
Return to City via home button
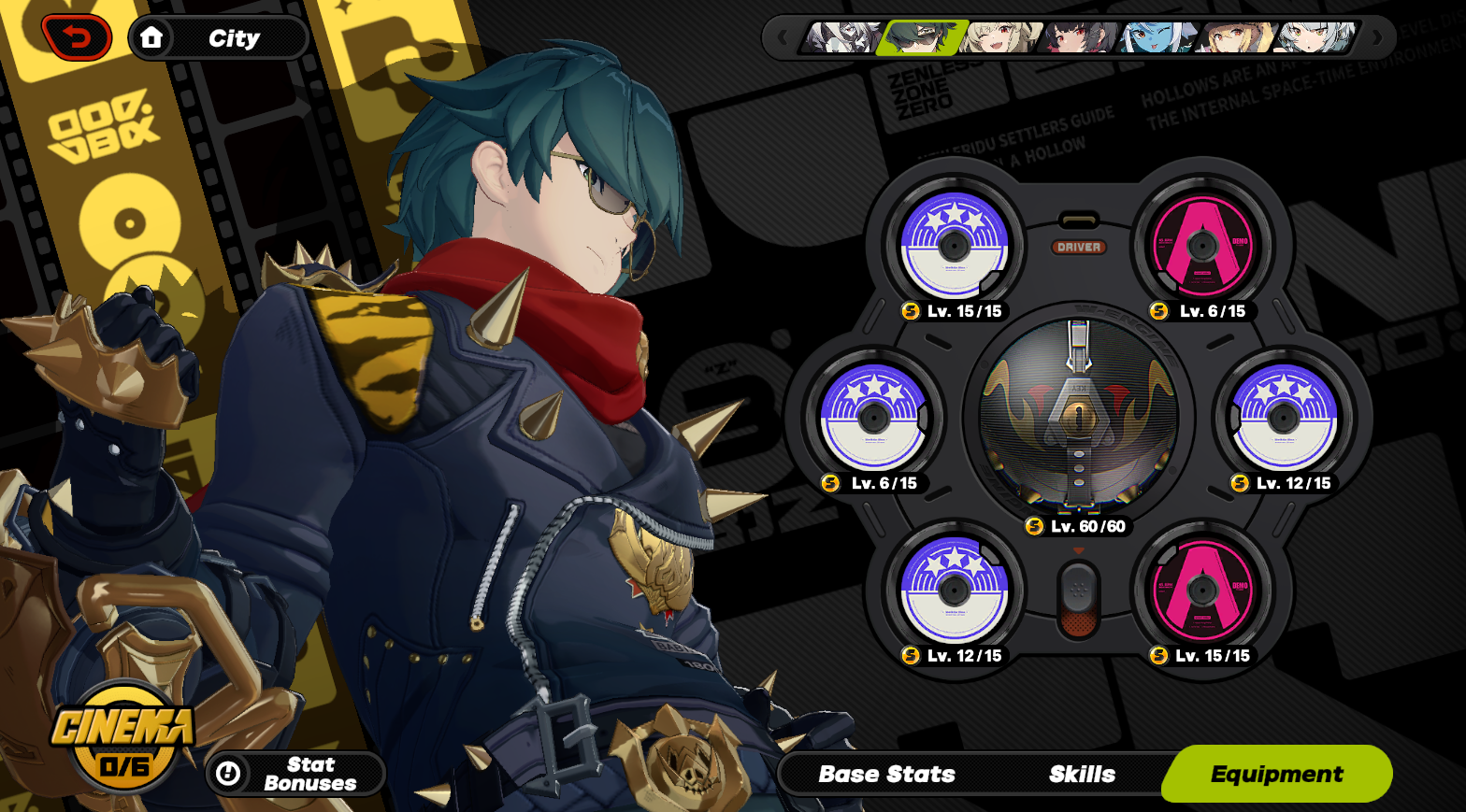[218, 38]
